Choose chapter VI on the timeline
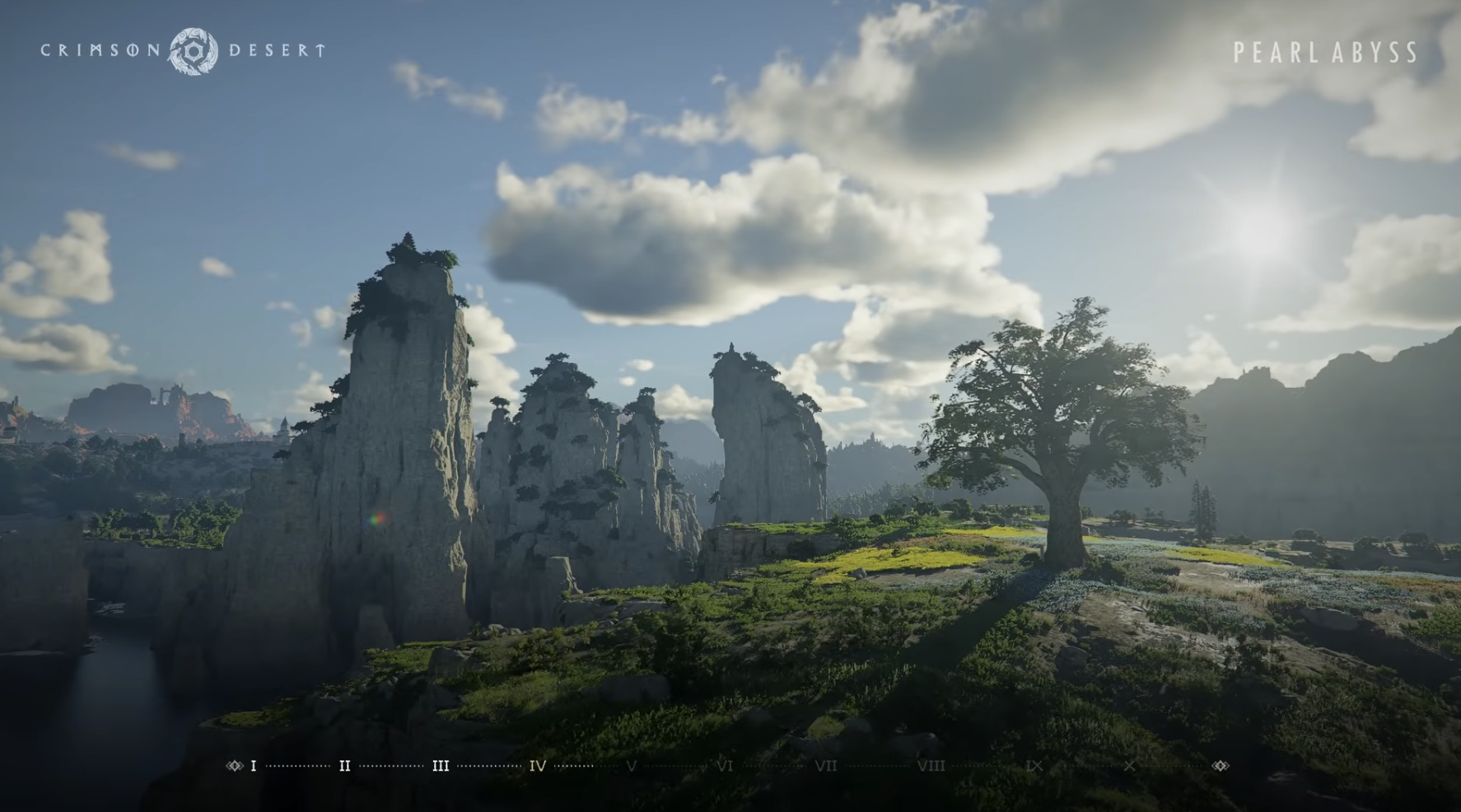Screen dimensions: 1461x812 click(725, 766)
